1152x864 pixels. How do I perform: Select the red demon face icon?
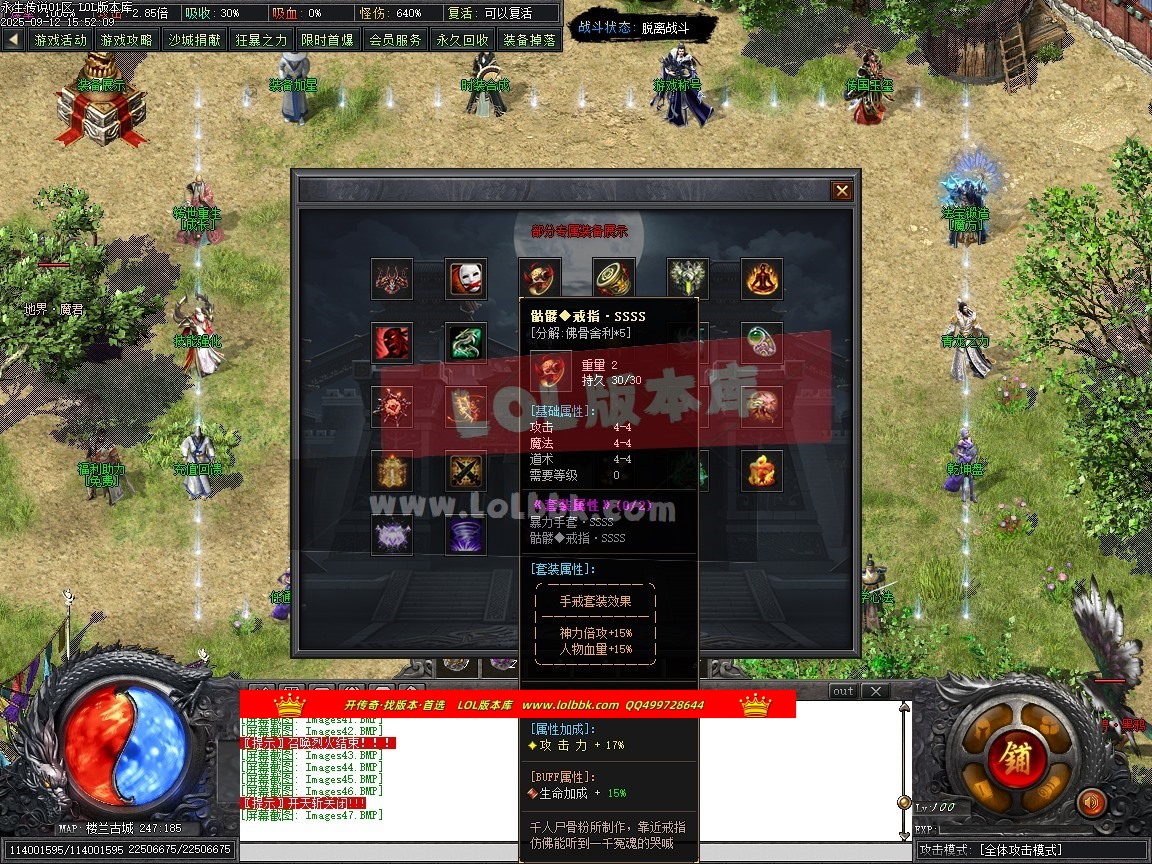coord(392,343)
